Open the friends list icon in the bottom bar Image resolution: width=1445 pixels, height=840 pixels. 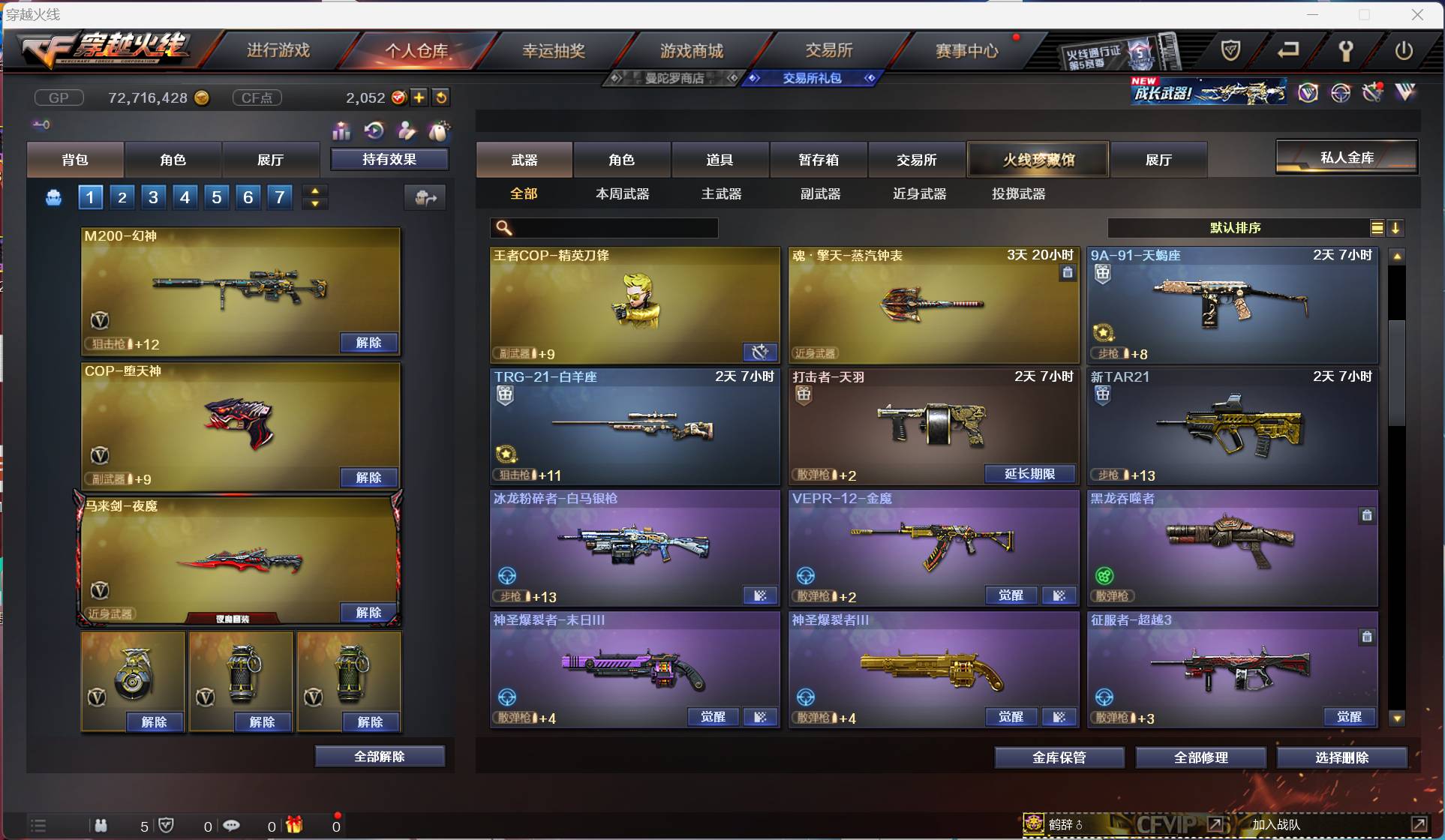click(x=101, y=826)
